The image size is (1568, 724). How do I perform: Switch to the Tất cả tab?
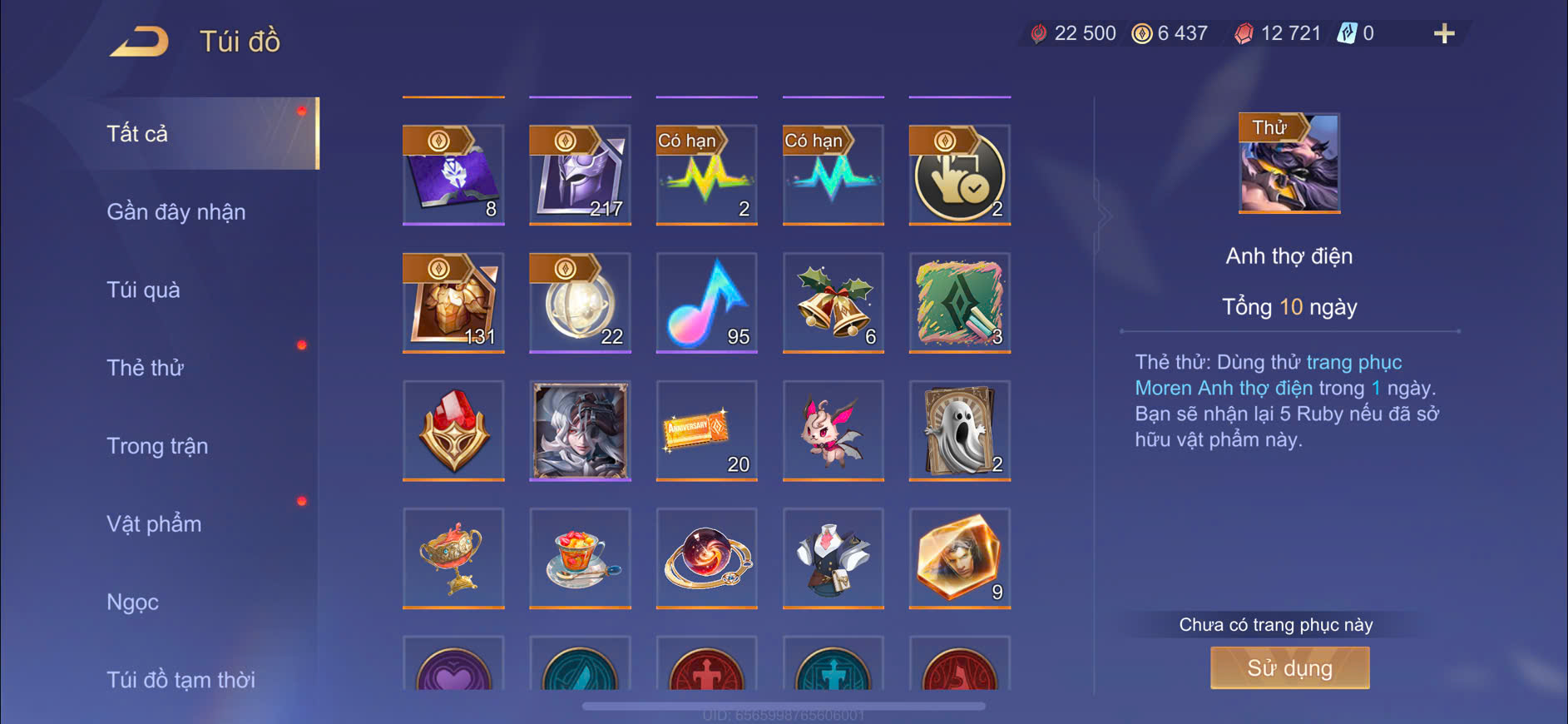tap(138, 133)
